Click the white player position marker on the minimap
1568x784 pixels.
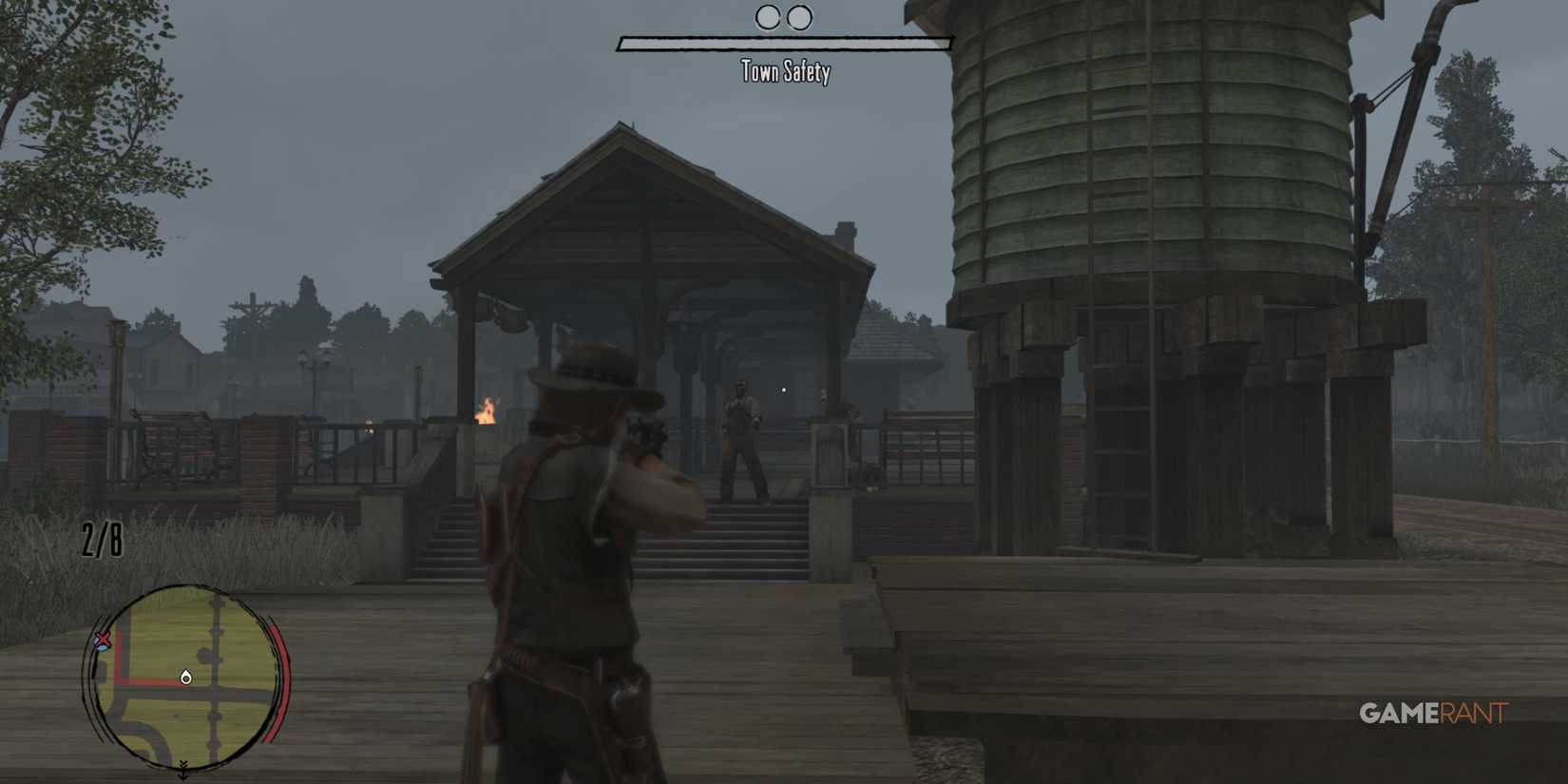click(x=184, y=678)
